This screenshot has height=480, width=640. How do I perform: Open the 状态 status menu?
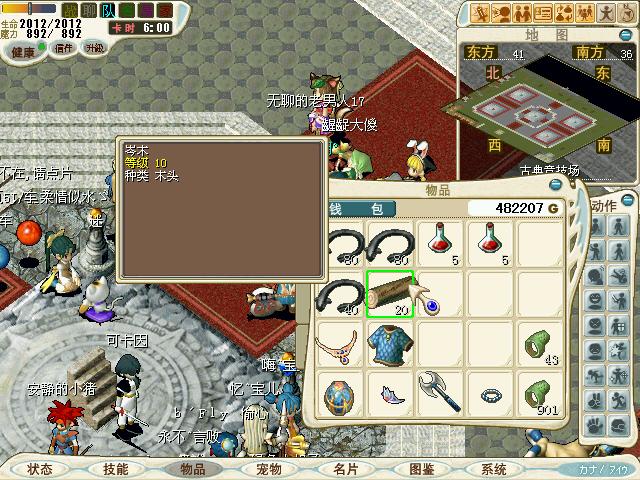[x=41, y=469]
